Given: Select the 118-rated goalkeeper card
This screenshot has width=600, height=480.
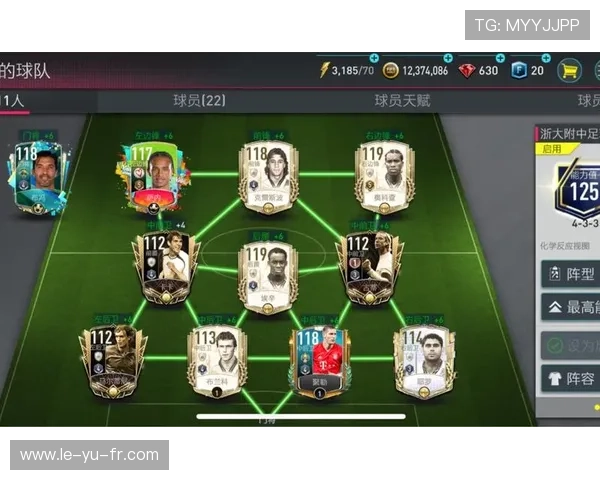Looking at the screenshot, I should [39, 176].
